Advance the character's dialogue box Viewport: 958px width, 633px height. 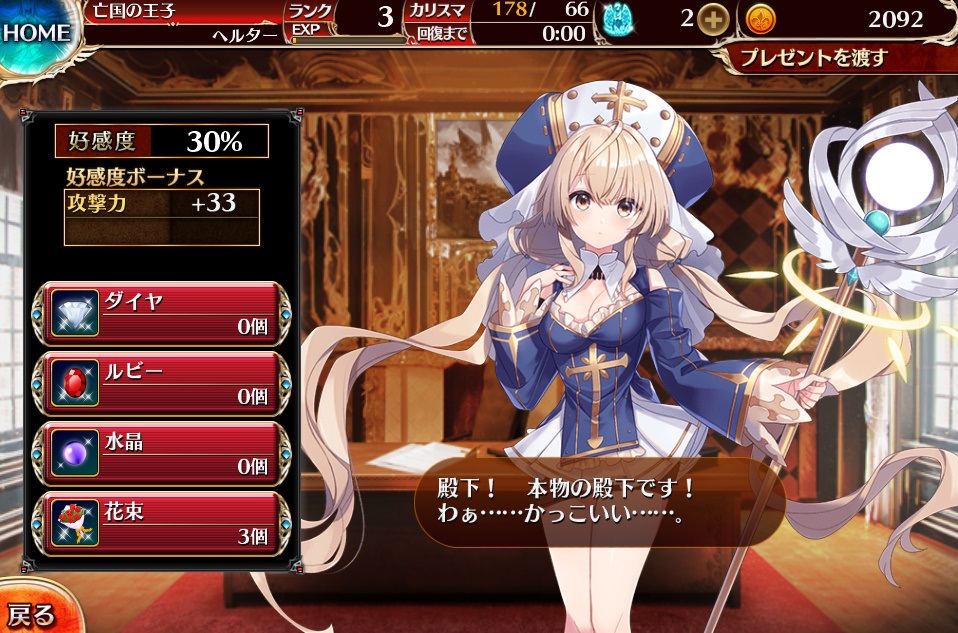click(598, 503)
